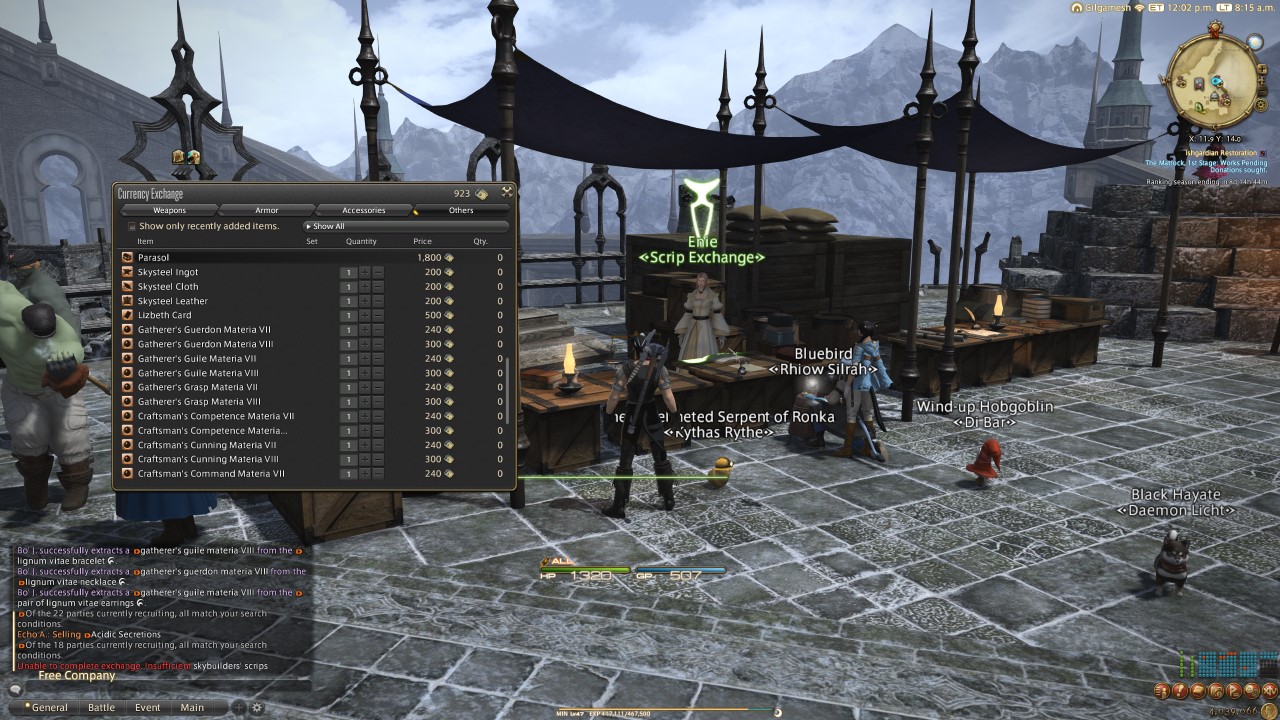Click the Parasol item icon
This screenshot has width=1280, height=720.
point(126,257)
